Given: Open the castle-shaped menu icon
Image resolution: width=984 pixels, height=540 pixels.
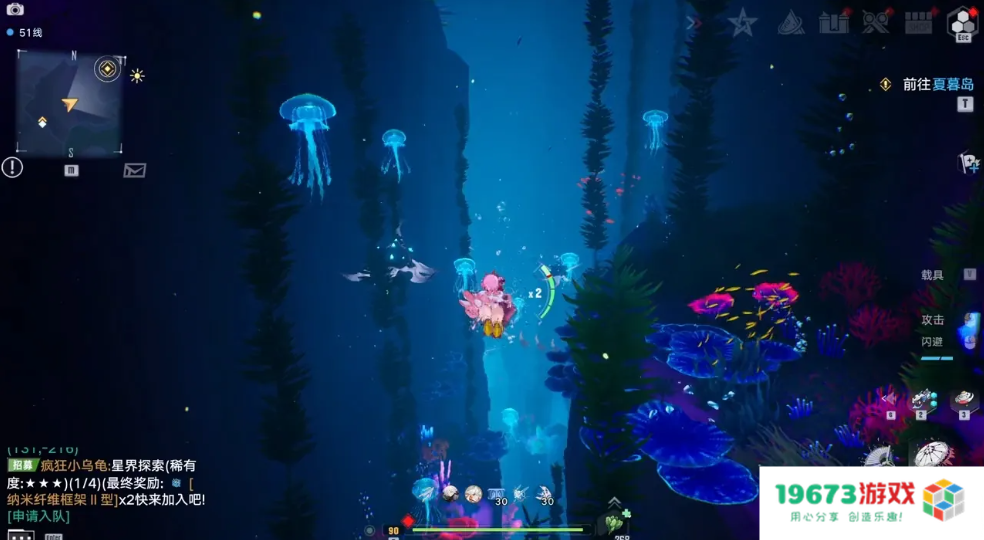Looking at the screenshot, I should 833,22.
